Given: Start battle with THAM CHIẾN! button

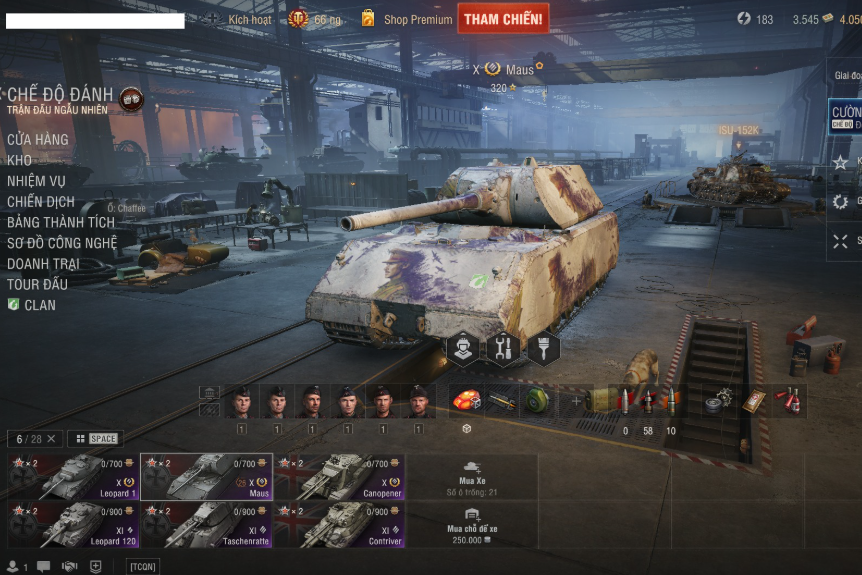Looking at the screenshot, I should 503,19.
